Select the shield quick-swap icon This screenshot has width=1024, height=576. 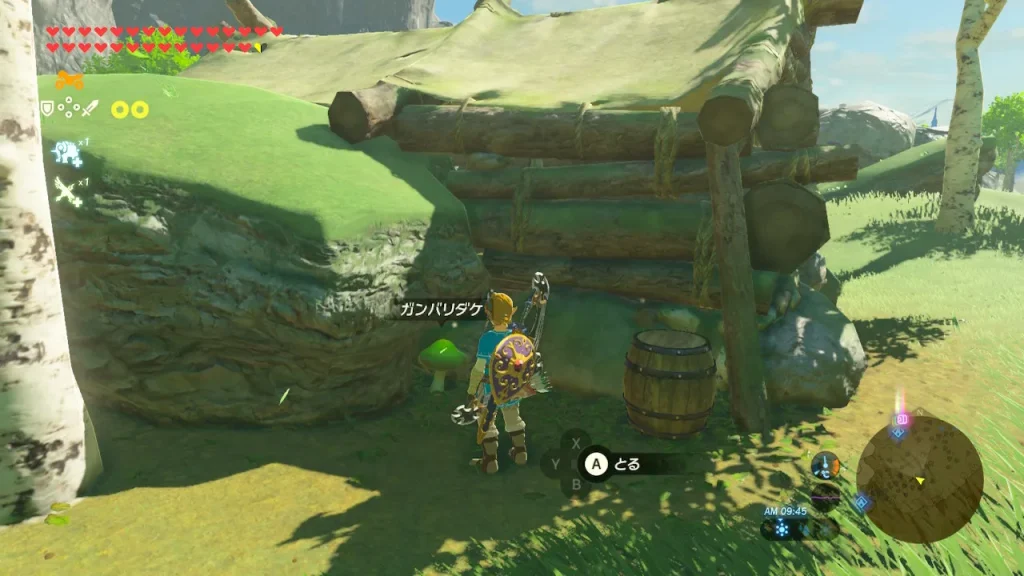coord(46,108)
